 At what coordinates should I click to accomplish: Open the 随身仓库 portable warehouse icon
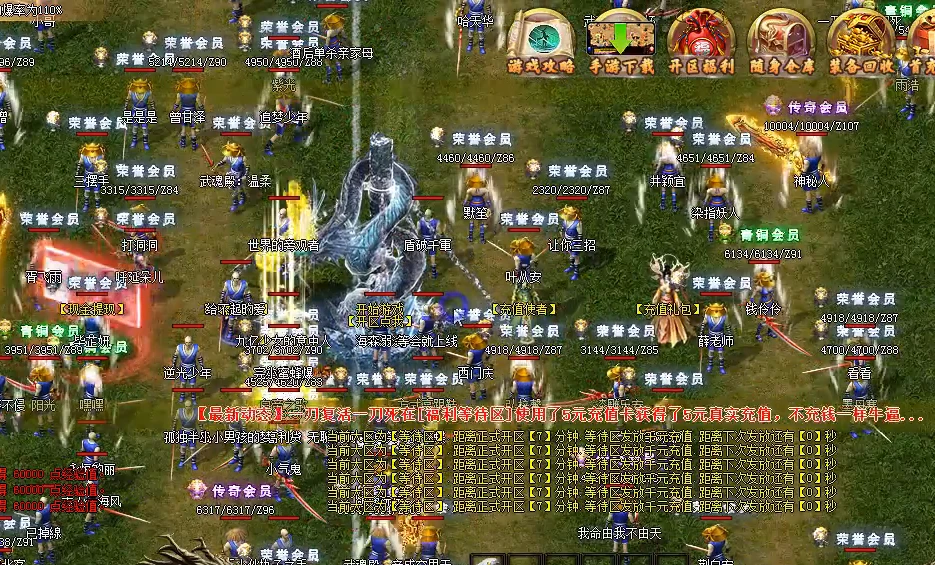[x=780, y=40]
